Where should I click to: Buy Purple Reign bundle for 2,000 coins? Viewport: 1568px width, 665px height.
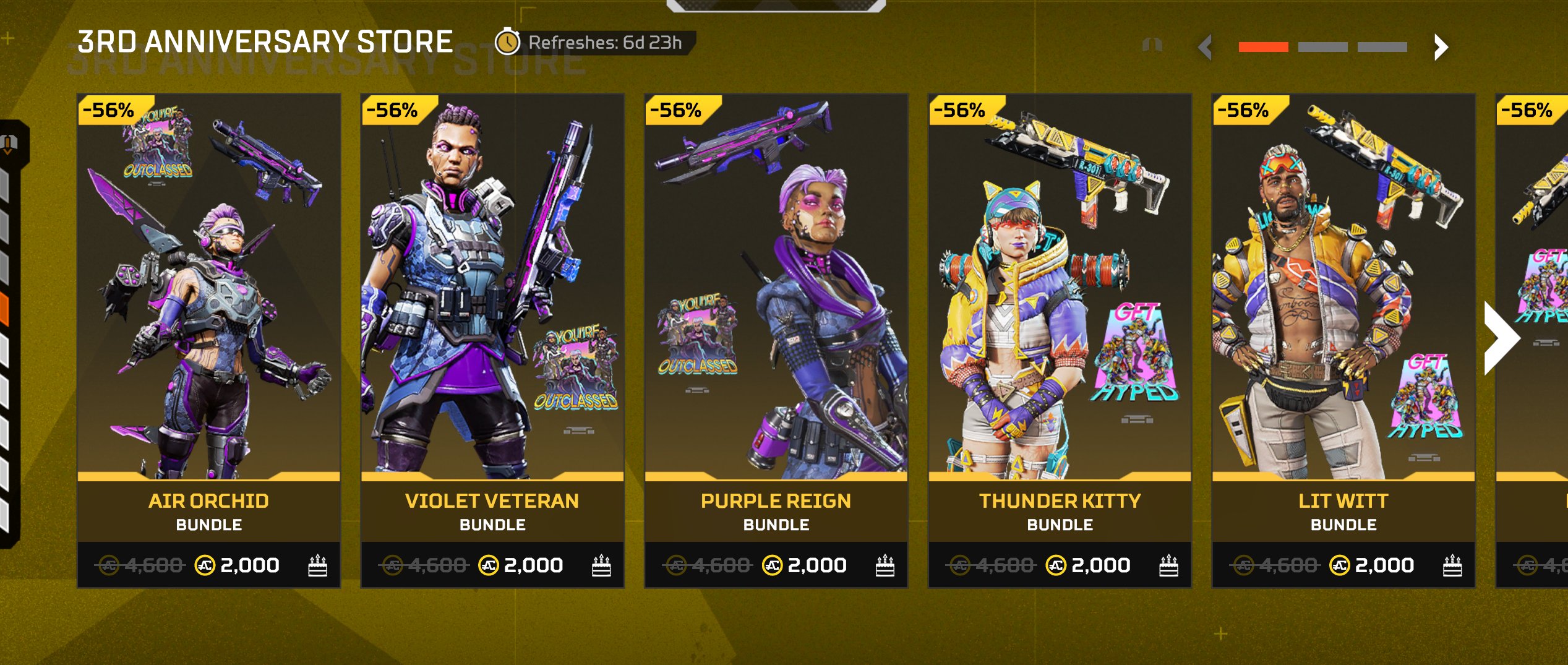coord(807,565)
